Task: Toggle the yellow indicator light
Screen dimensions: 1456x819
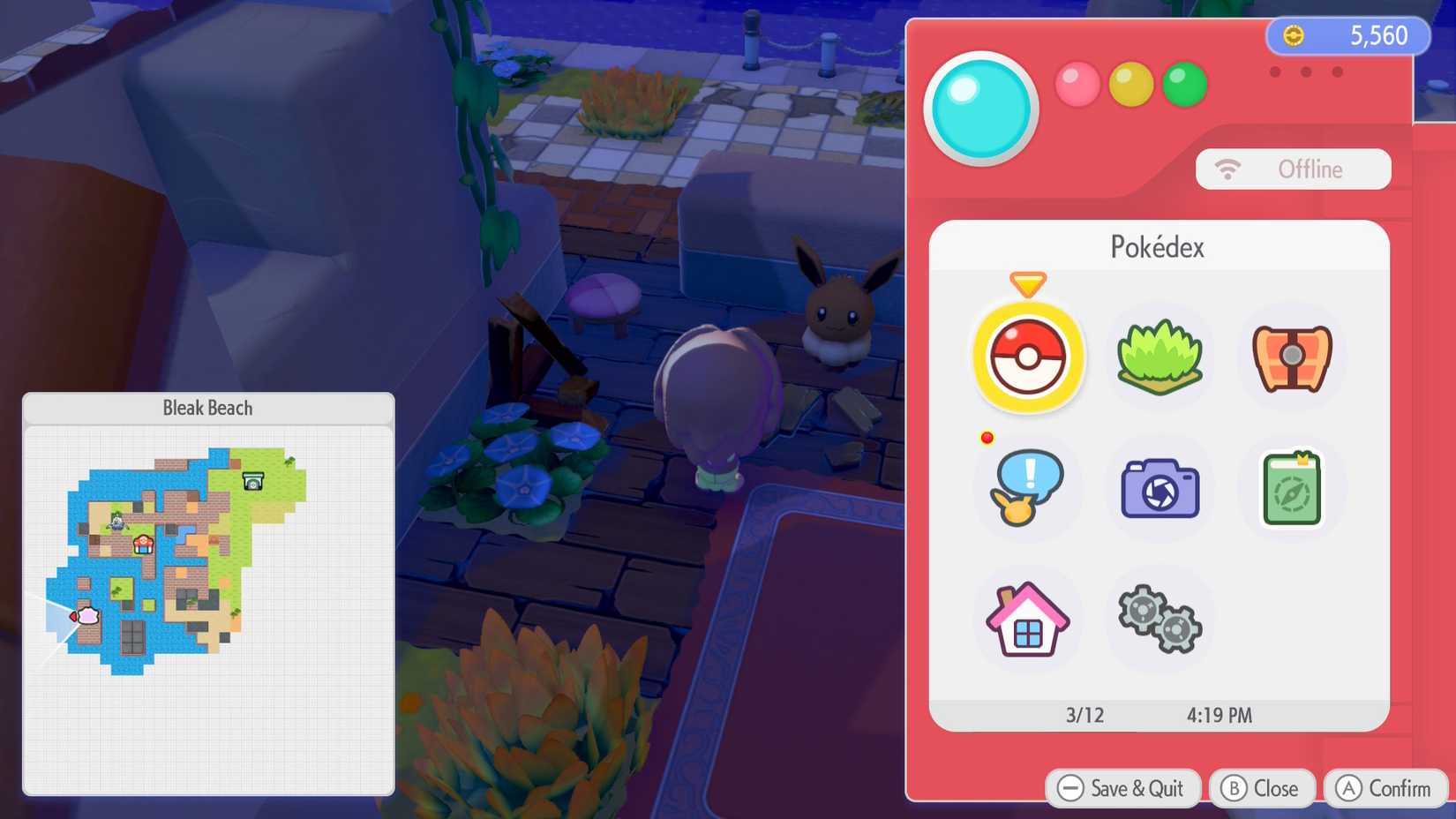Action: pyautogui.click(x=1131, y=84)
